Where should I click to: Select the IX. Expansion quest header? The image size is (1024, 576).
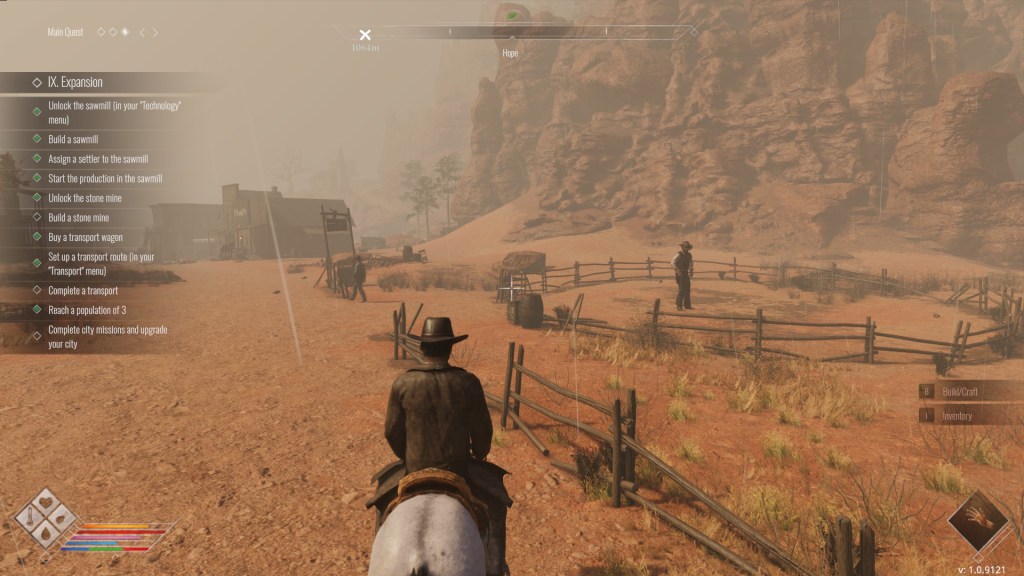coord(75,82)
